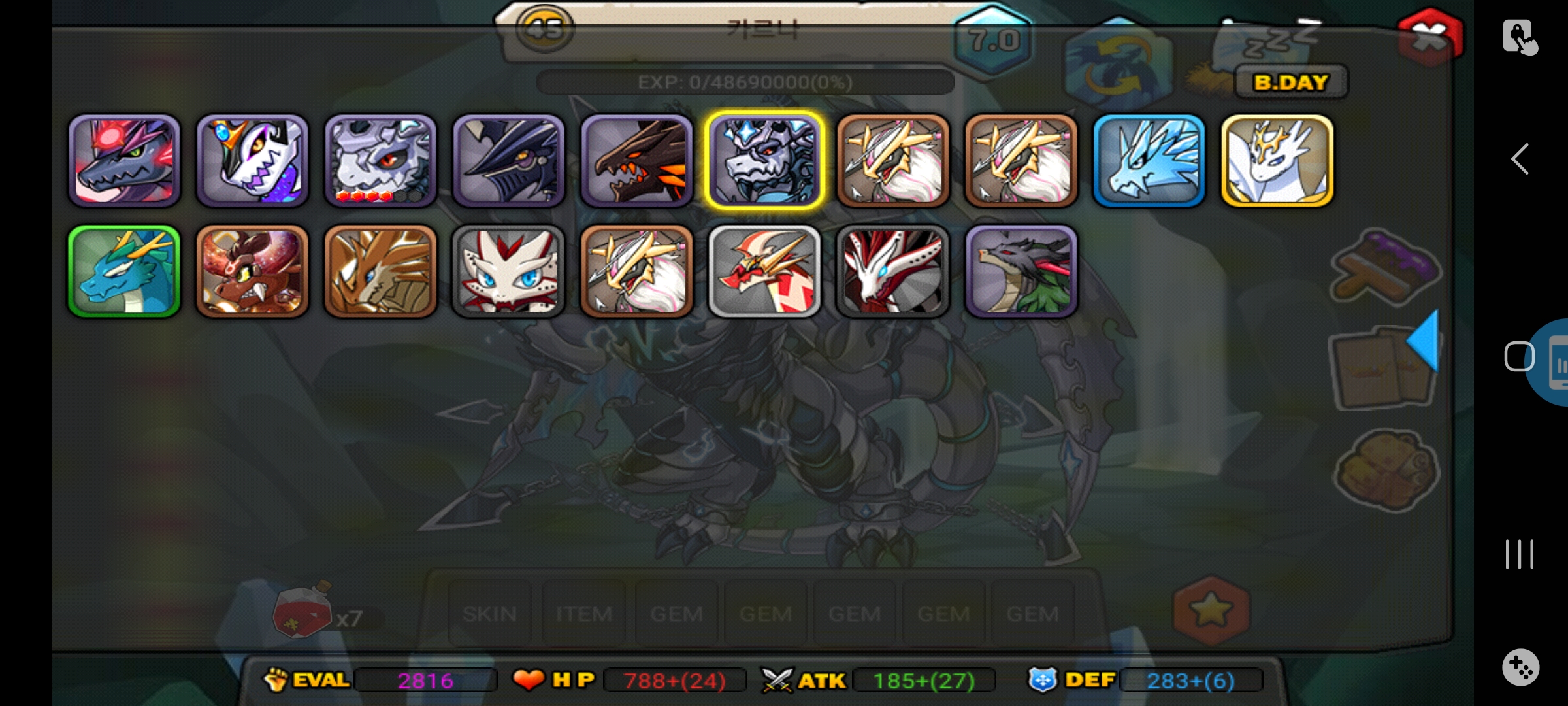Choose the black dragon with orange flames
This screenshot has width=1568, height=706.
pyautogui.click(x=636, y=160)
